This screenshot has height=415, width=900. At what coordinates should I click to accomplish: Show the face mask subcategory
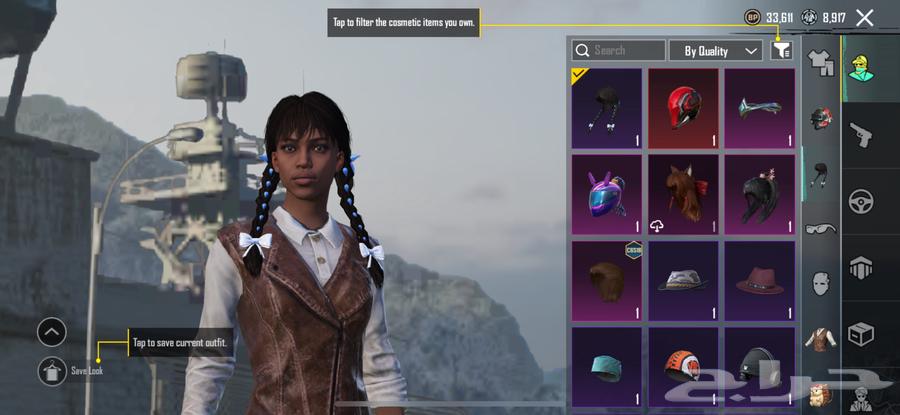(821, 283)
